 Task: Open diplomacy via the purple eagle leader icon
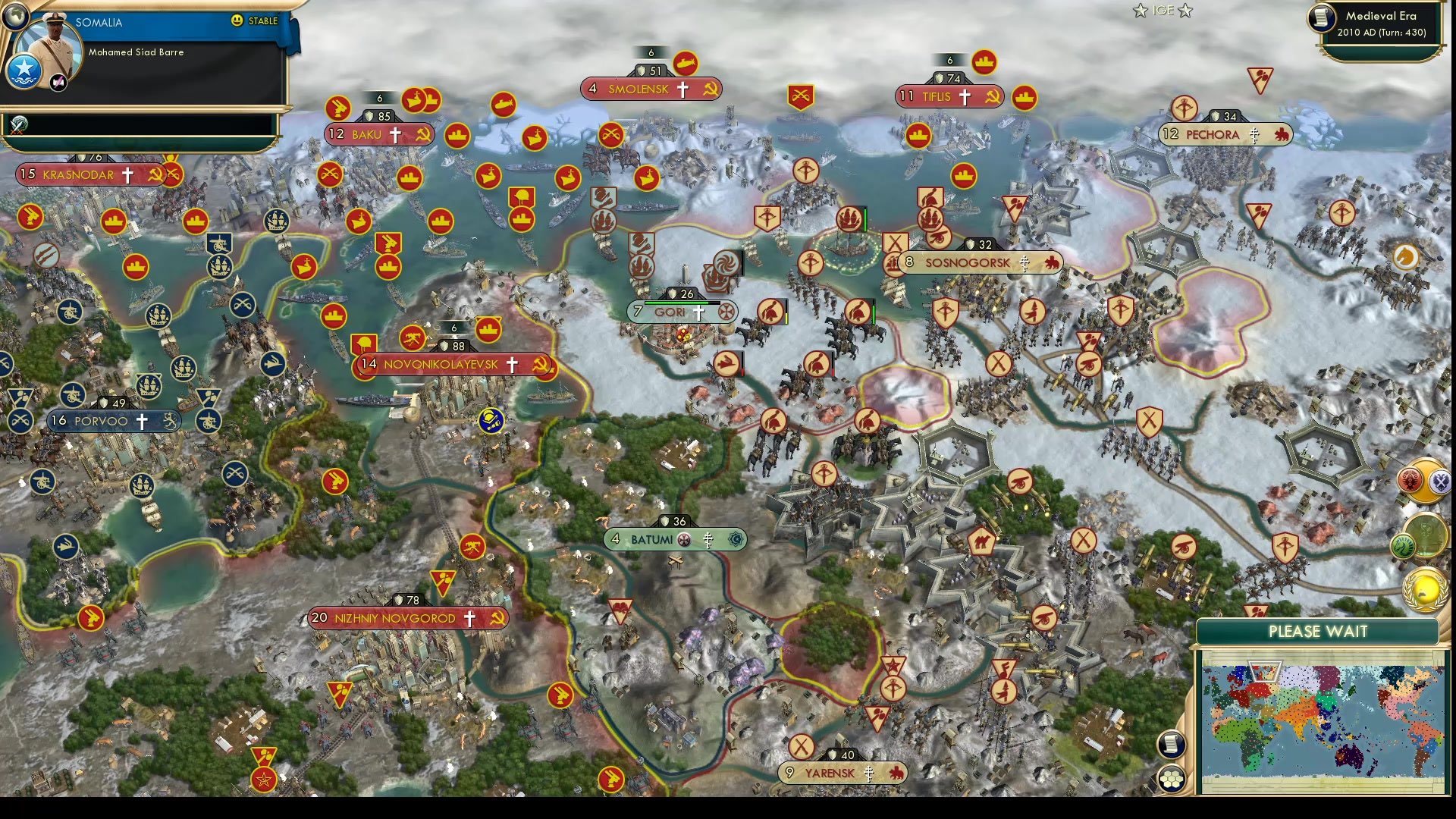(x=1440, y=482)
